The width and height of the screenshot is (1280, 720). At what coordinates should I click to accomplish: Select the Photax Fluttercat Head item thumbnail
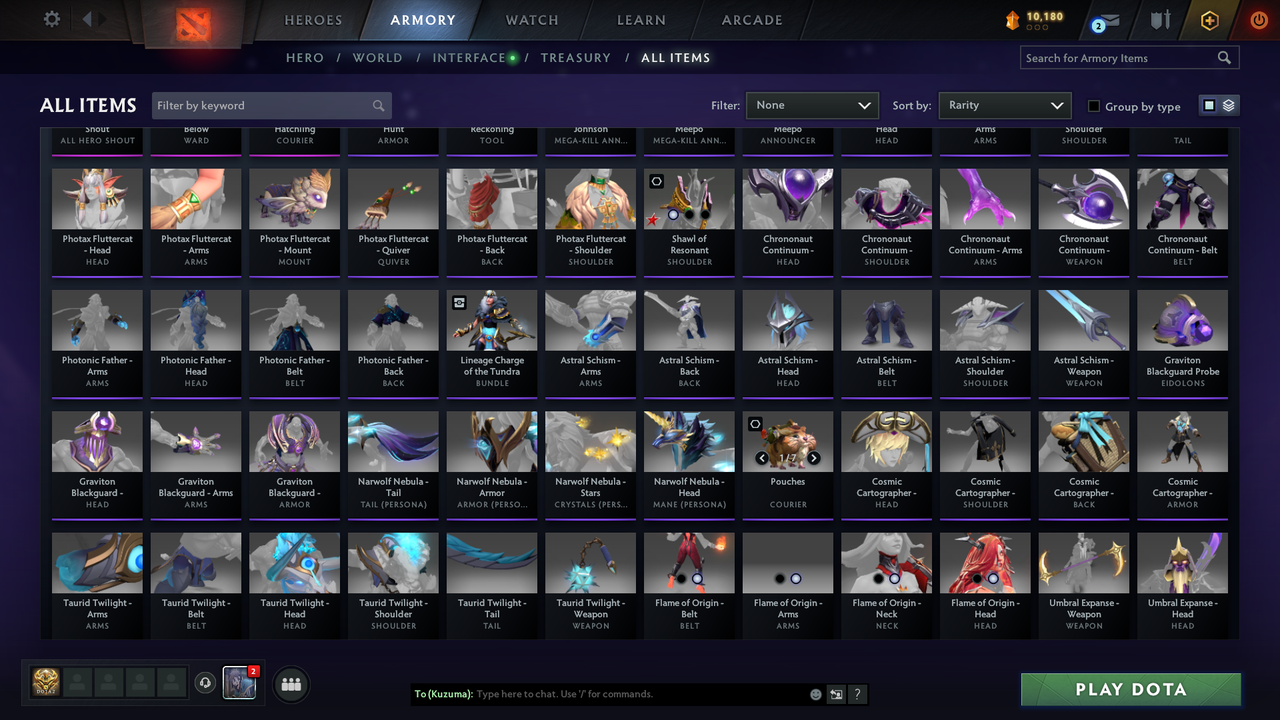97,198
